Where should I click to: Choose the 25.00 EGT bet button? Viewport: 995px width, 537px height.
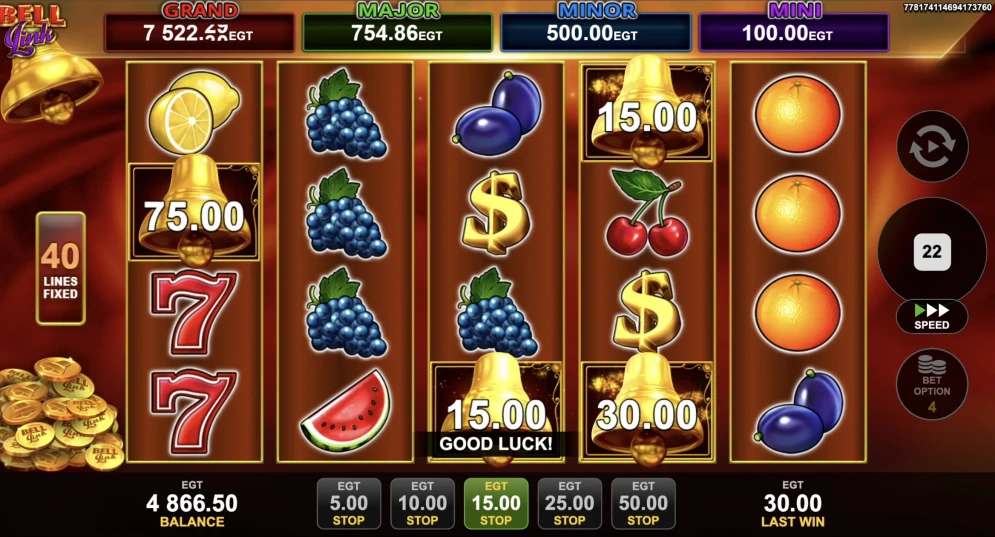pos(569,503)
